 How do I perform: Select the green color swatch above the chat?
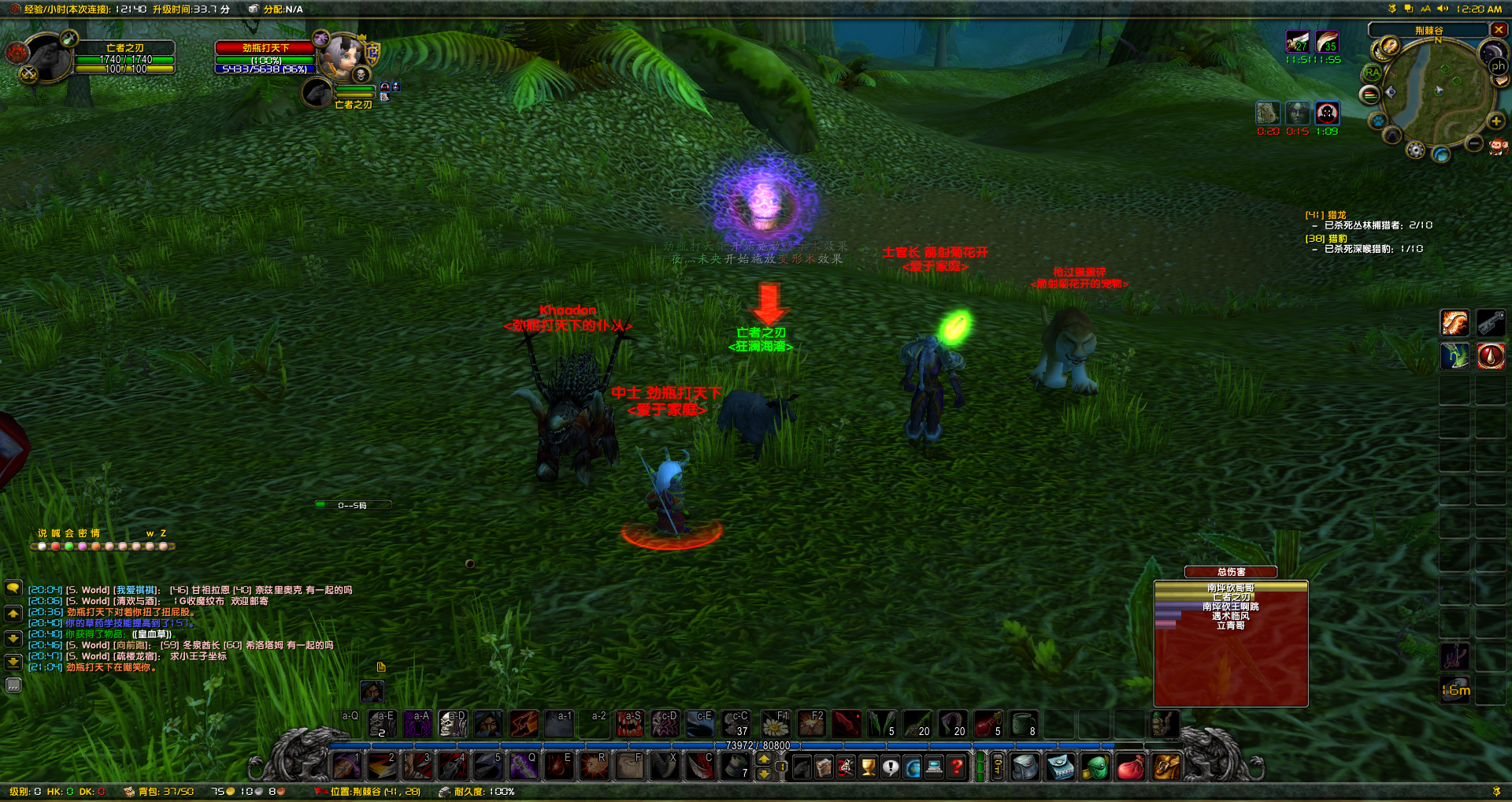[69, 546]
